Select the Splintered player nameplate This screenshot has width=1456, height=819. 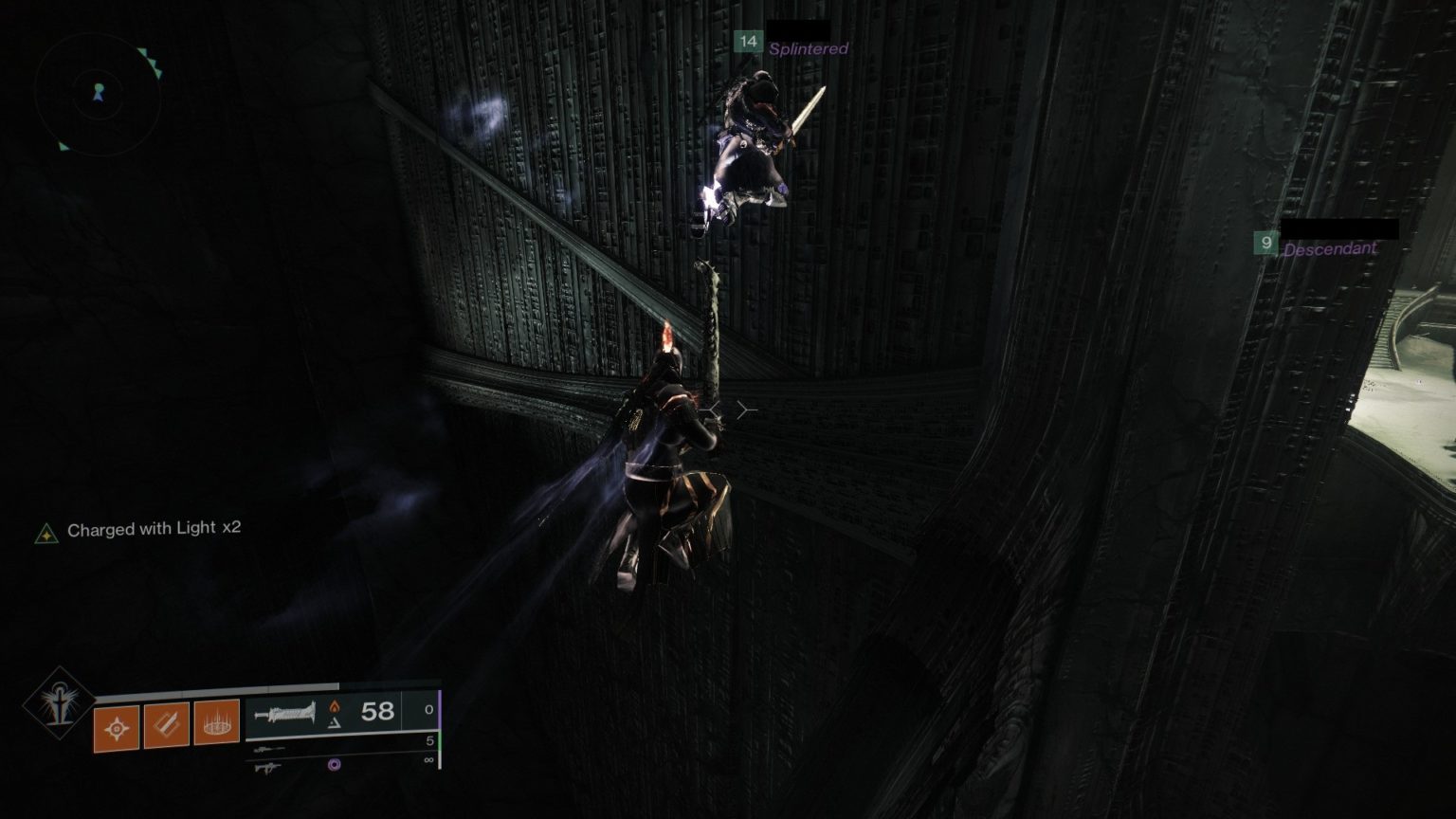pos(807,48)
